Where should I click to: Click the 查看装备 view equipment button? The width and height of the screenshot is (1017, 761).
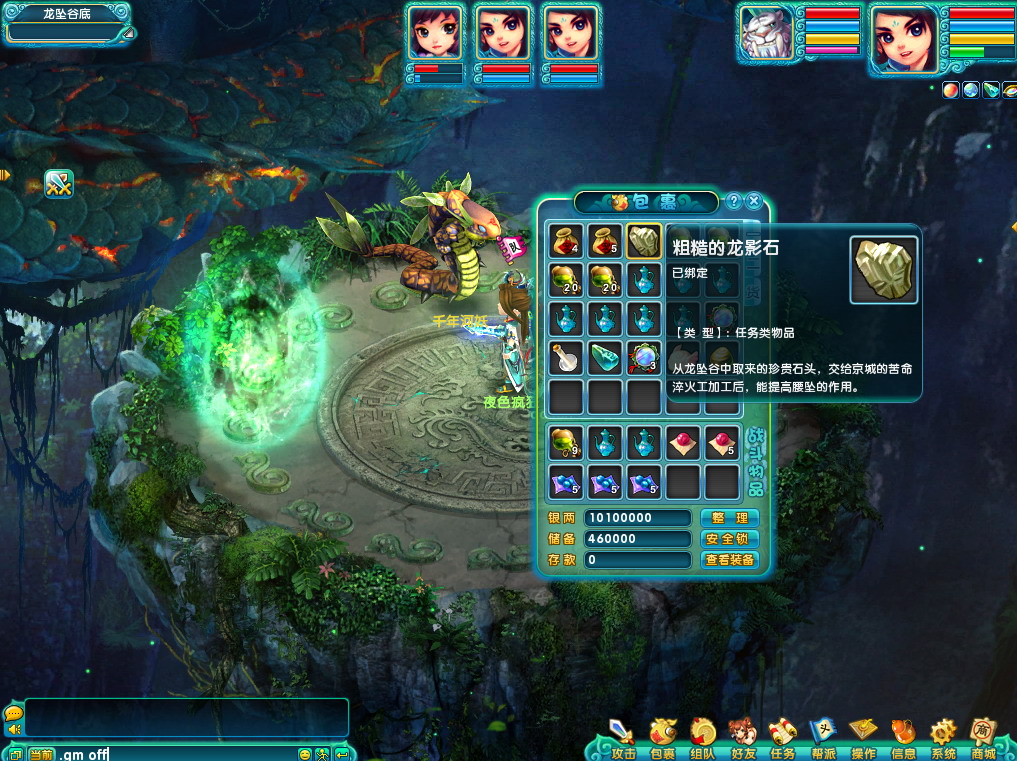pyautogui.click(x=729, y=560)
